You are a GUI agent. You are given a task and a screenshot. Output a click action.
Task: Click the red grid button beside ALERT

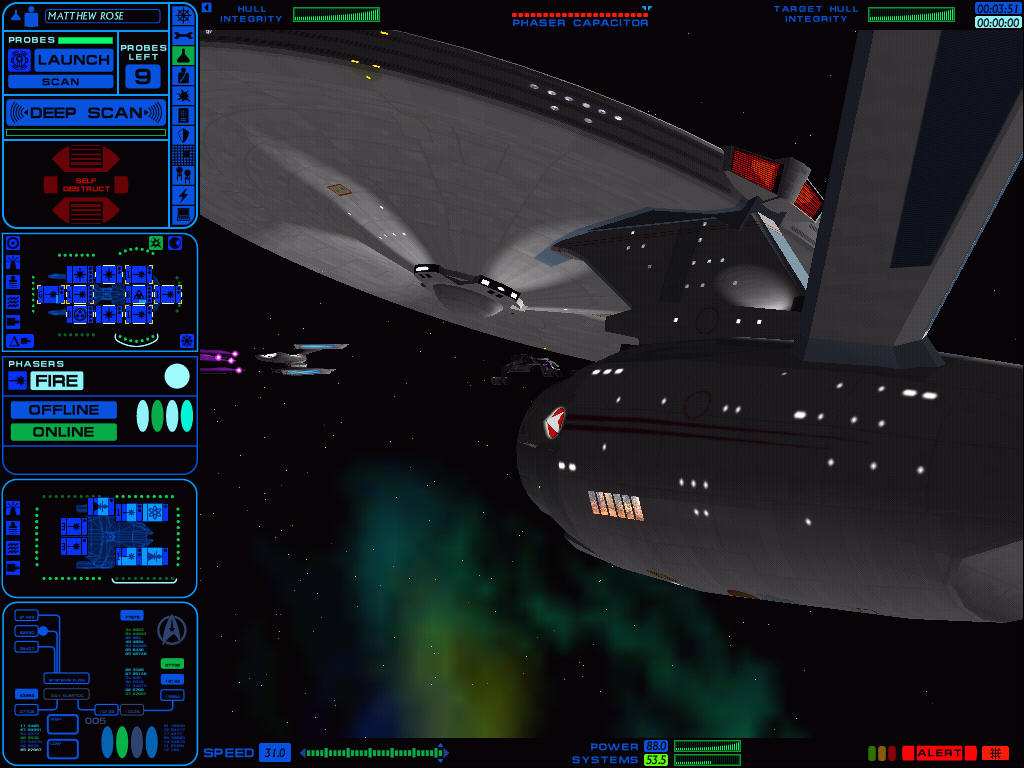coord(995,753)
